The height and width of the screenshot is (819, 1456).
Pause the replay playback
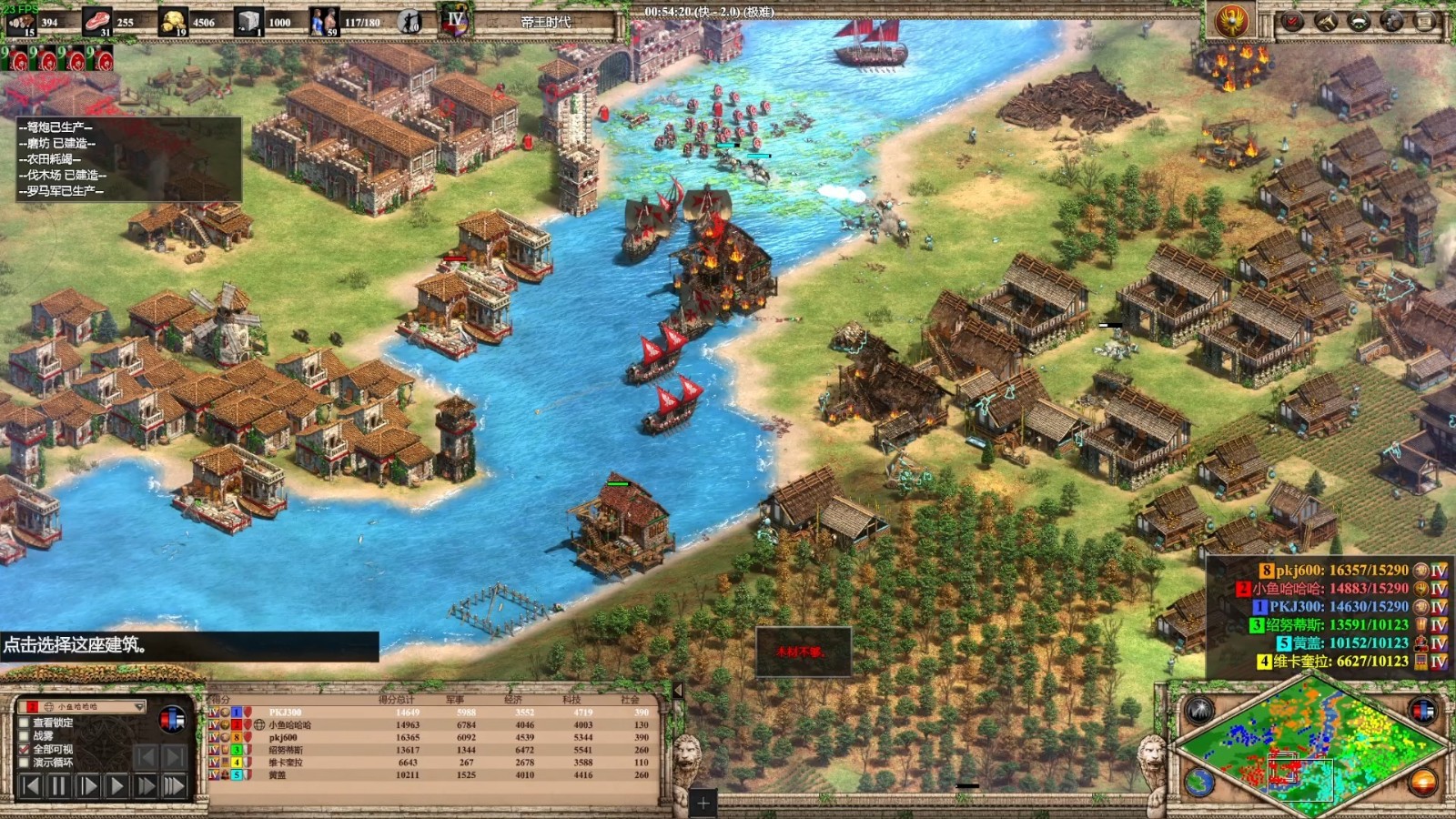[x=59, y=785]
